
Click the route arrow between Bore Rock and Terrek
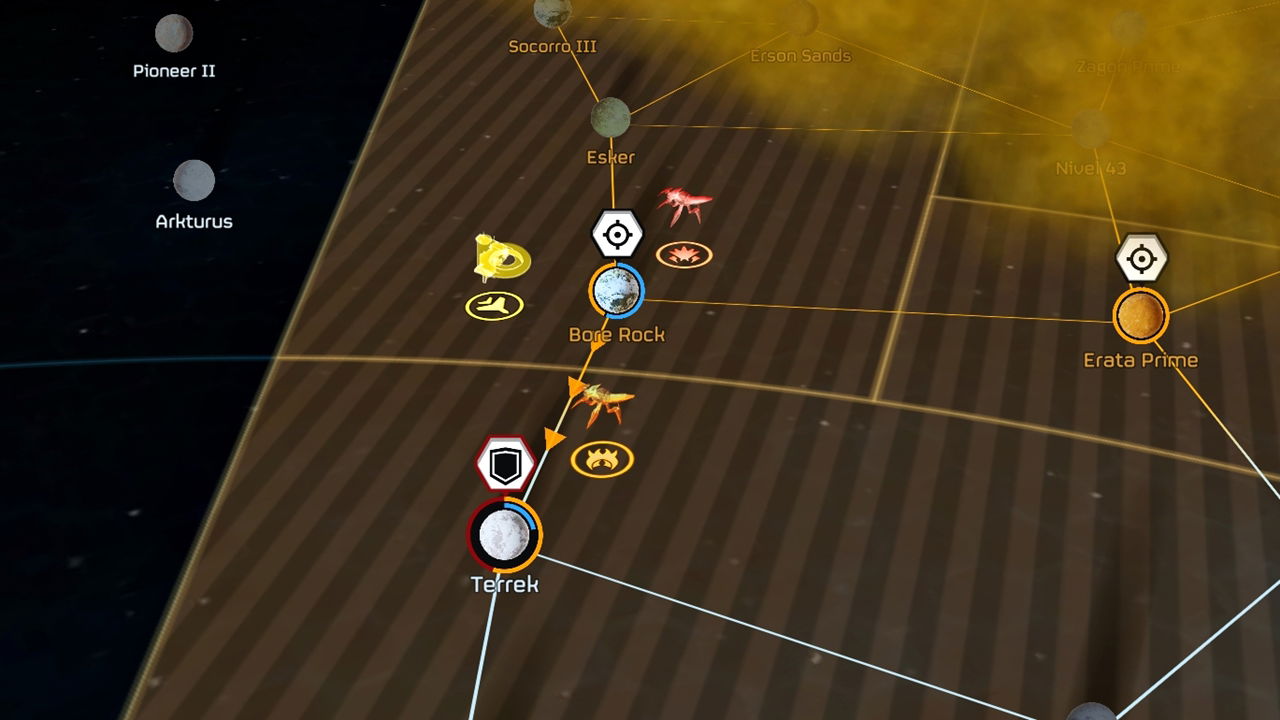click(554, 437)
